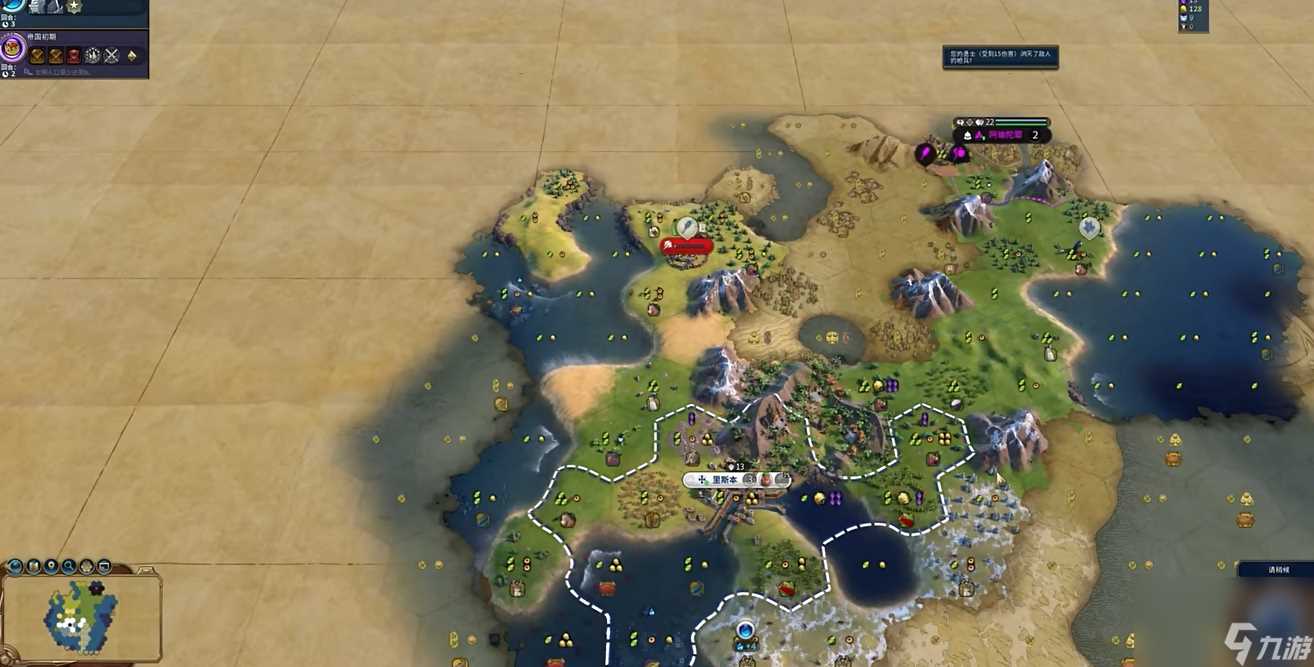
Task: Open the civics tree panel
Action: tap(13, 47)
